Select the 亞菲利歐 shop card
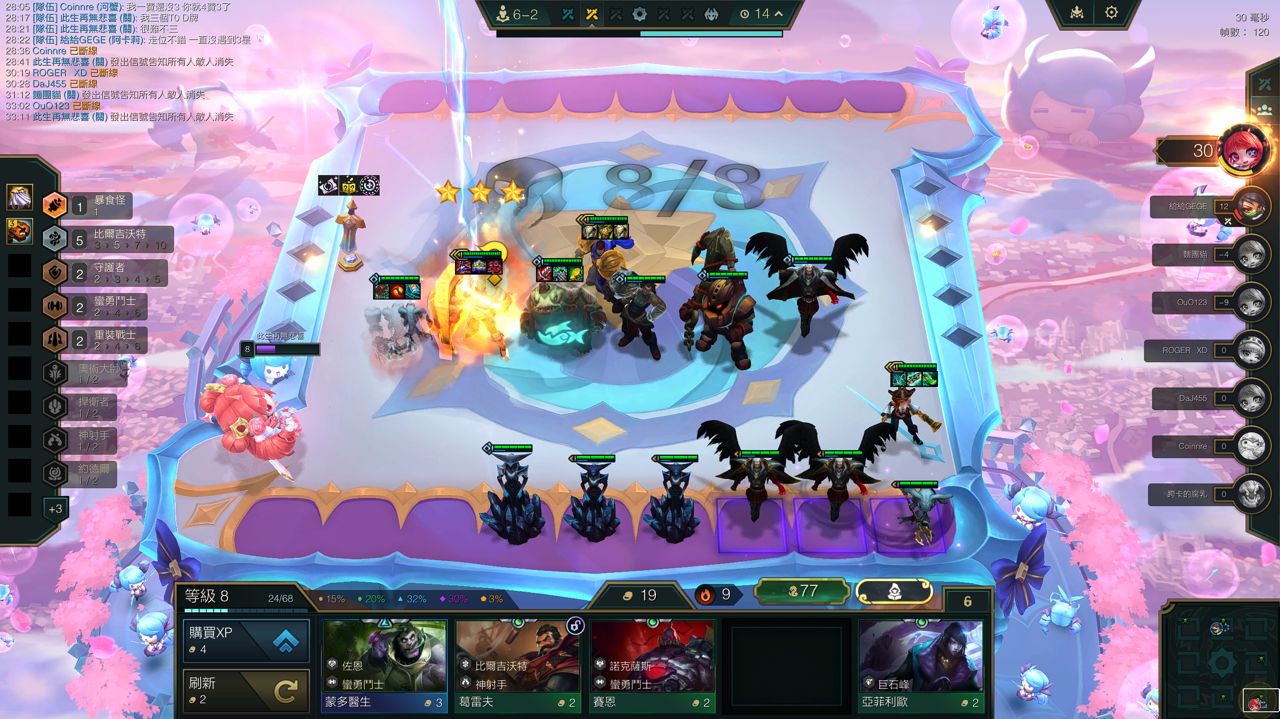Image resolution: width=1280 pixels, height=719 pixels. tap(920, 665)
